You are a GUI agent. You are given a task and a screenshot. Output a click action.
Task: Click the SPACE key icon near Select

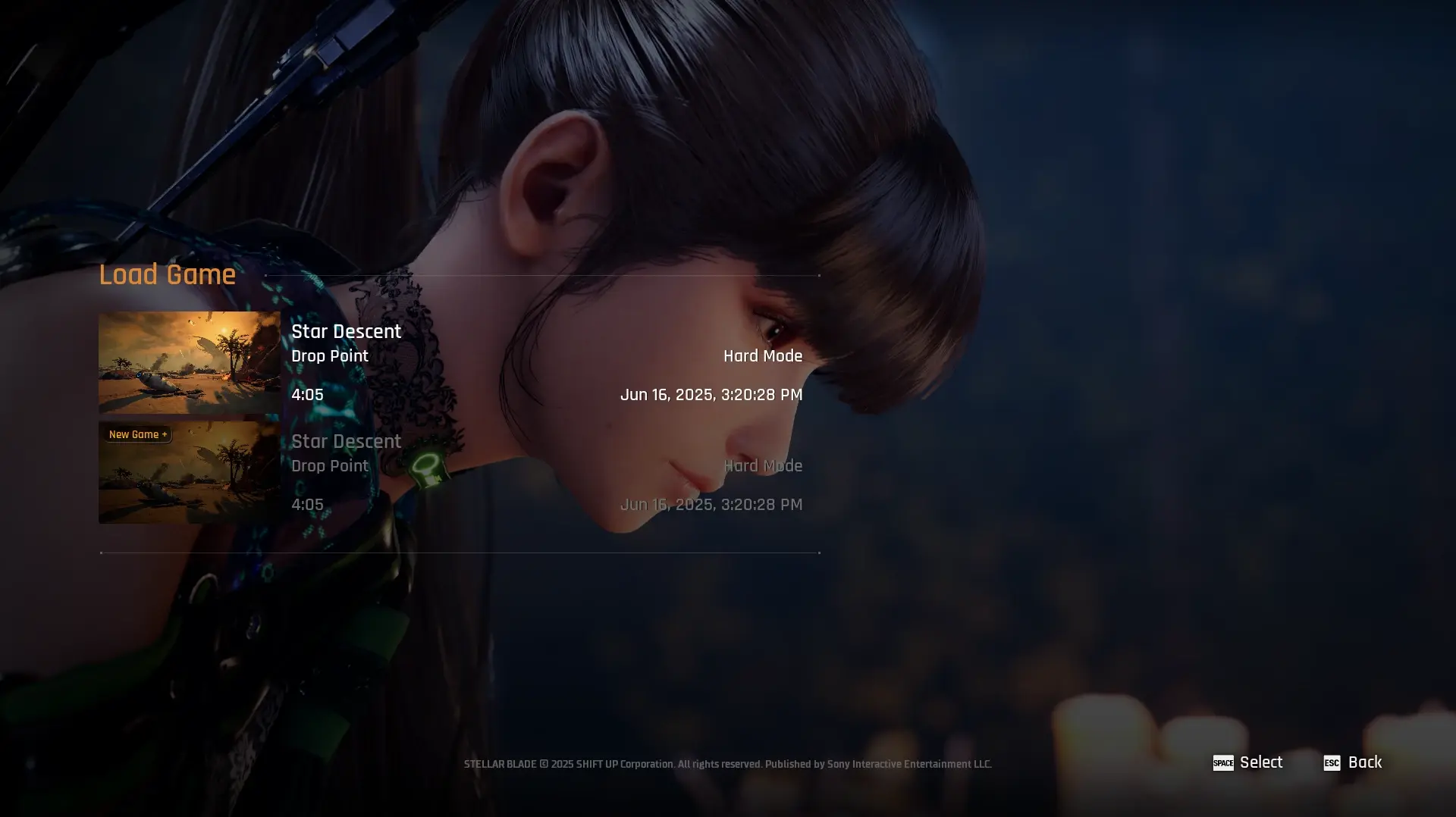pos(1224,762)
